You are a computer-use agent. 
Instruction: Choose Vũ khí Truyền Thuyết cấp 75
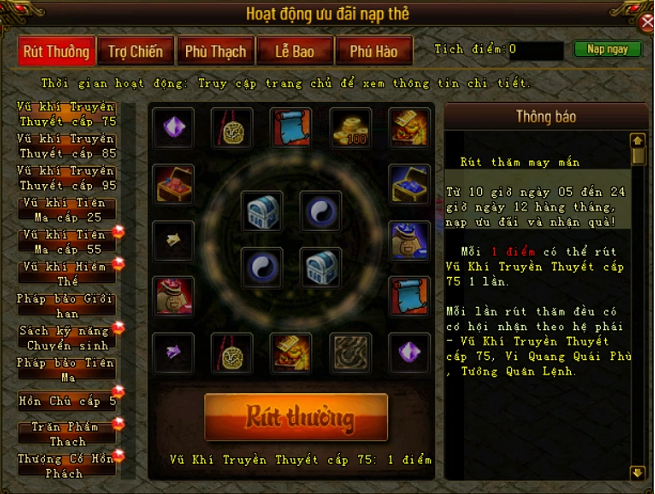point(66,113)
